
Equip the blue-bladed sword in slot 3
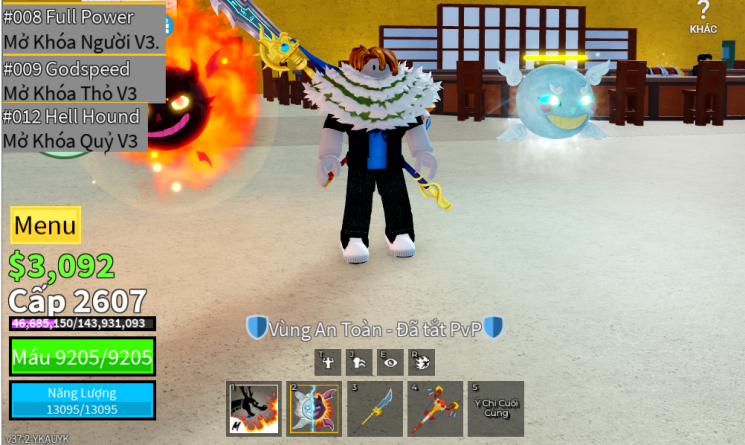tap(374, 408)
